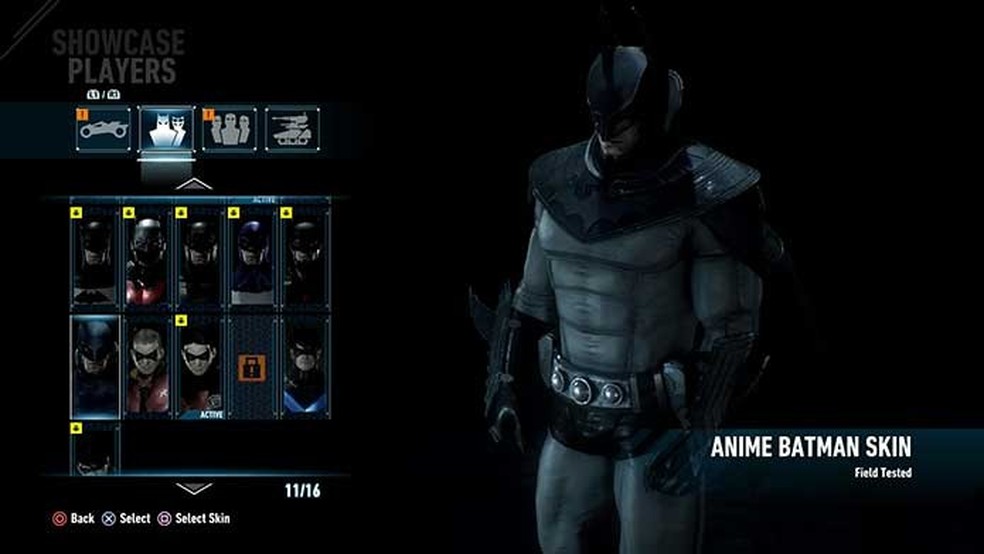Pick the Robin card with red tunic
The height and width of the screenshot is (554, 984).
click(147, 367)
